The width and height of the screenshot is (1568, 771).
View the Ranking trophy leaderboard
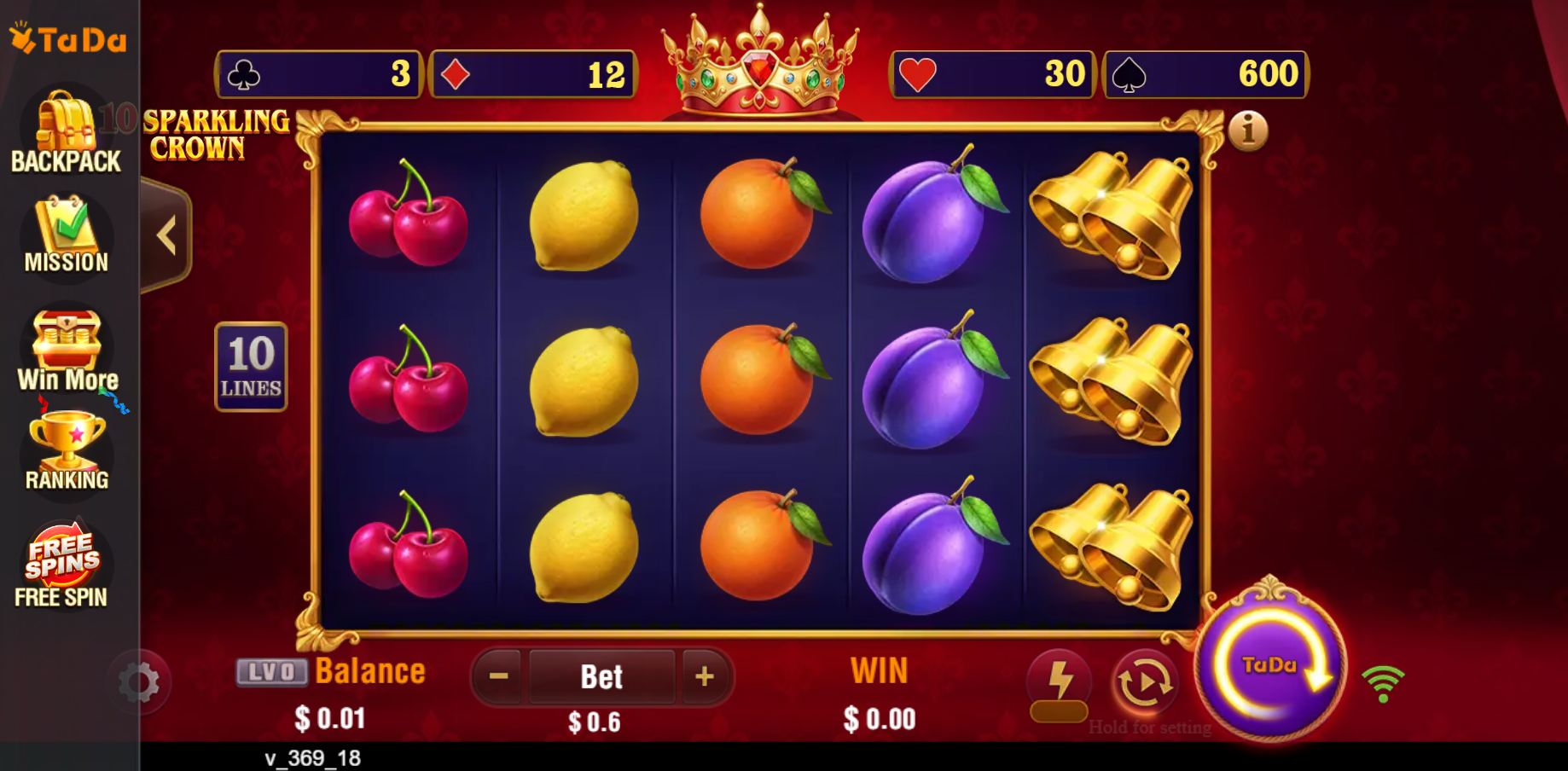point(66,452)
